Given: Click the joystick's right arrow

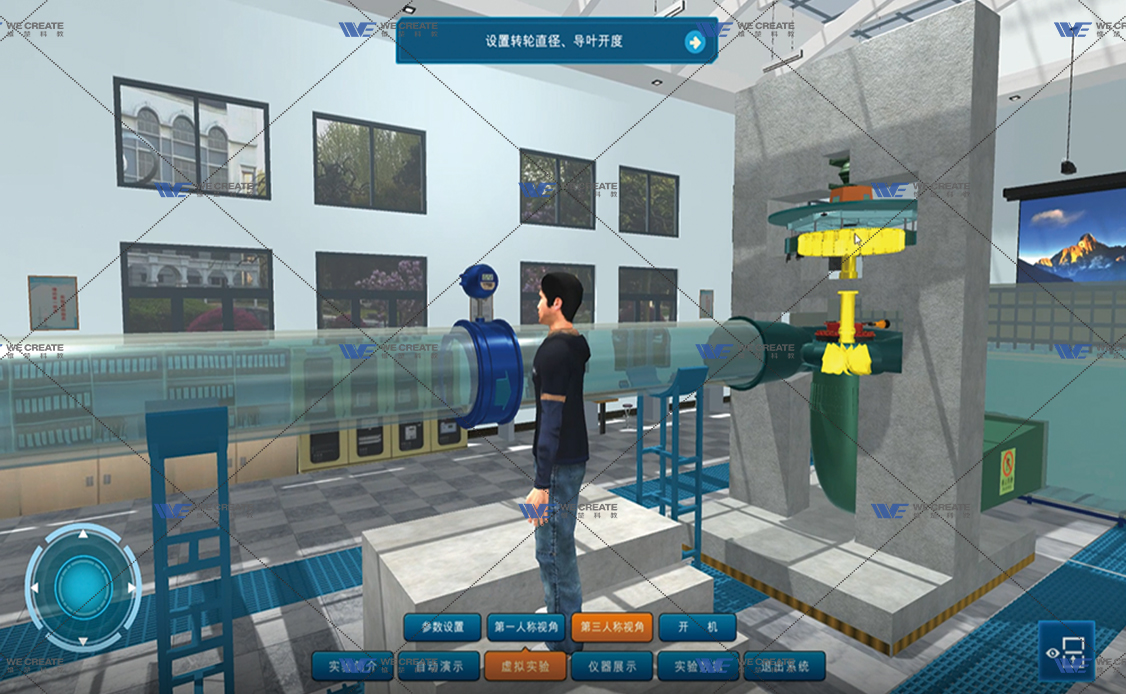Looking at the screenshot, I should click(132, 588).
